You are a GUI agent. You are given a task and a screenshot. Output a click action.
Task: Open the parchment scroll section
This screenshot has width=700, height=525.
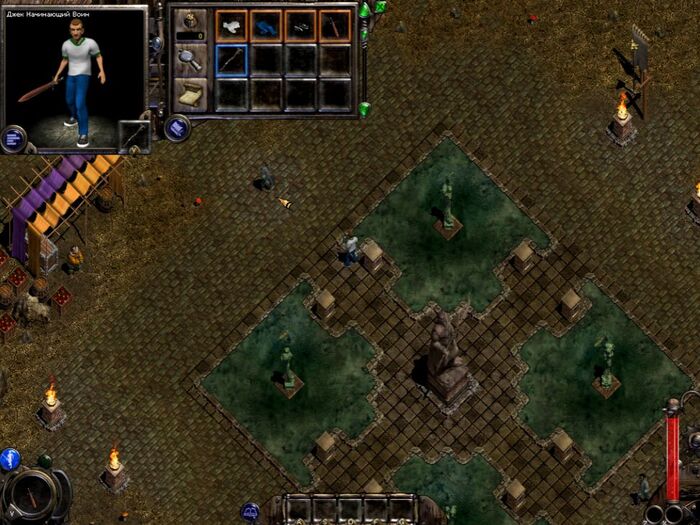(x=191, y=94)
